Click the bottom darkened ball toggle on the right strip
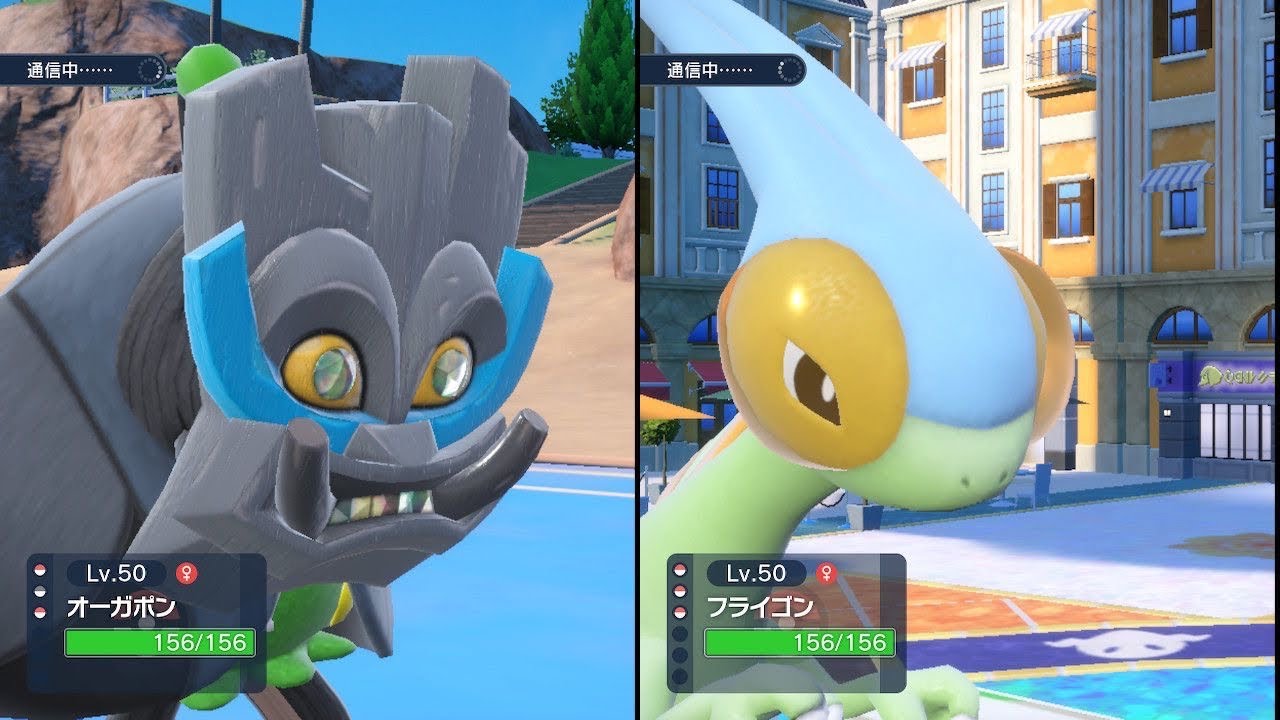Image resolution: width=1280 pixels, height=720 pixels. [678, 672]
